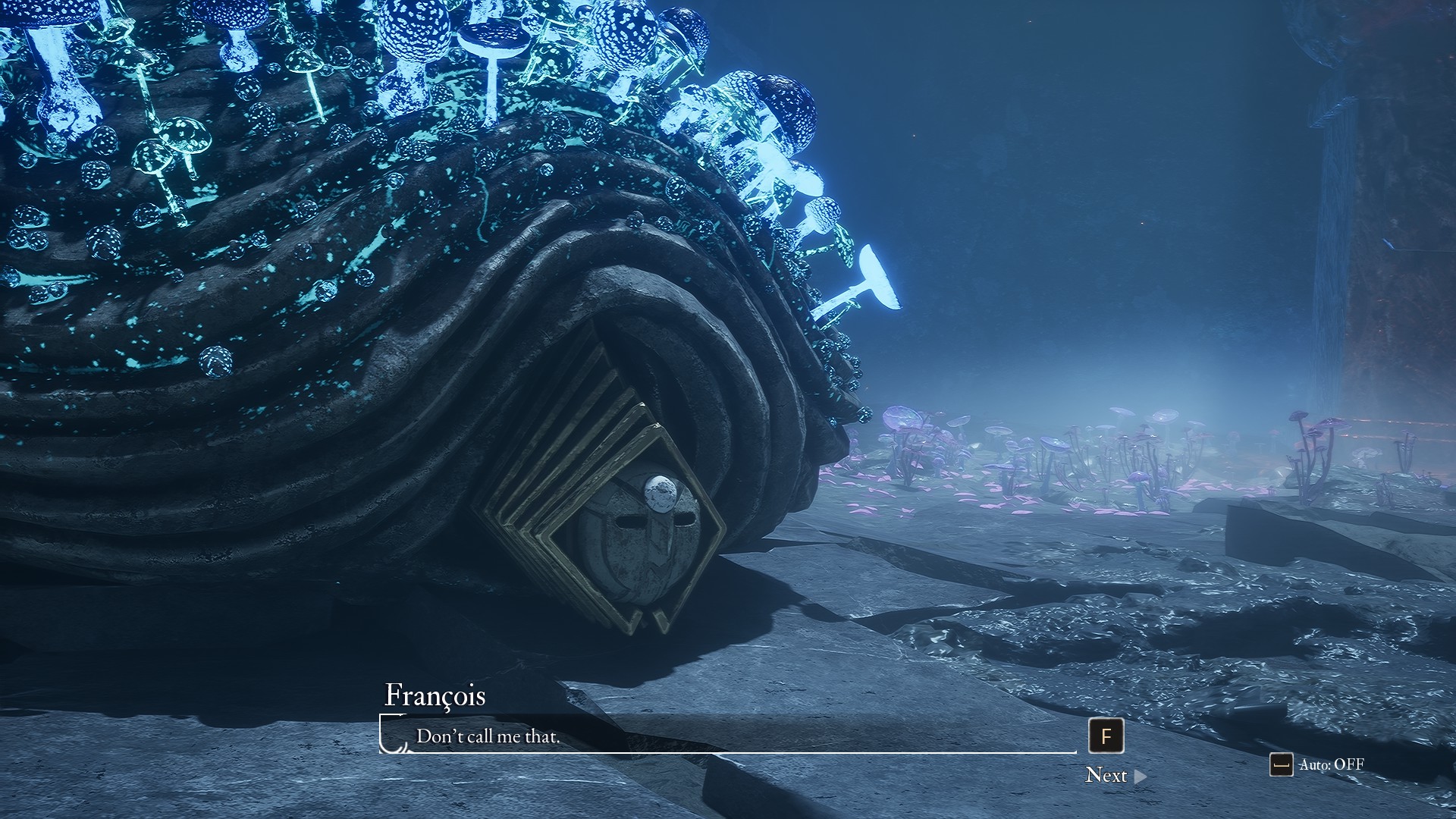Screen dimensions: 1456x819
Task: Advance dialogue with the Next button
Action: click(1115, 775)
